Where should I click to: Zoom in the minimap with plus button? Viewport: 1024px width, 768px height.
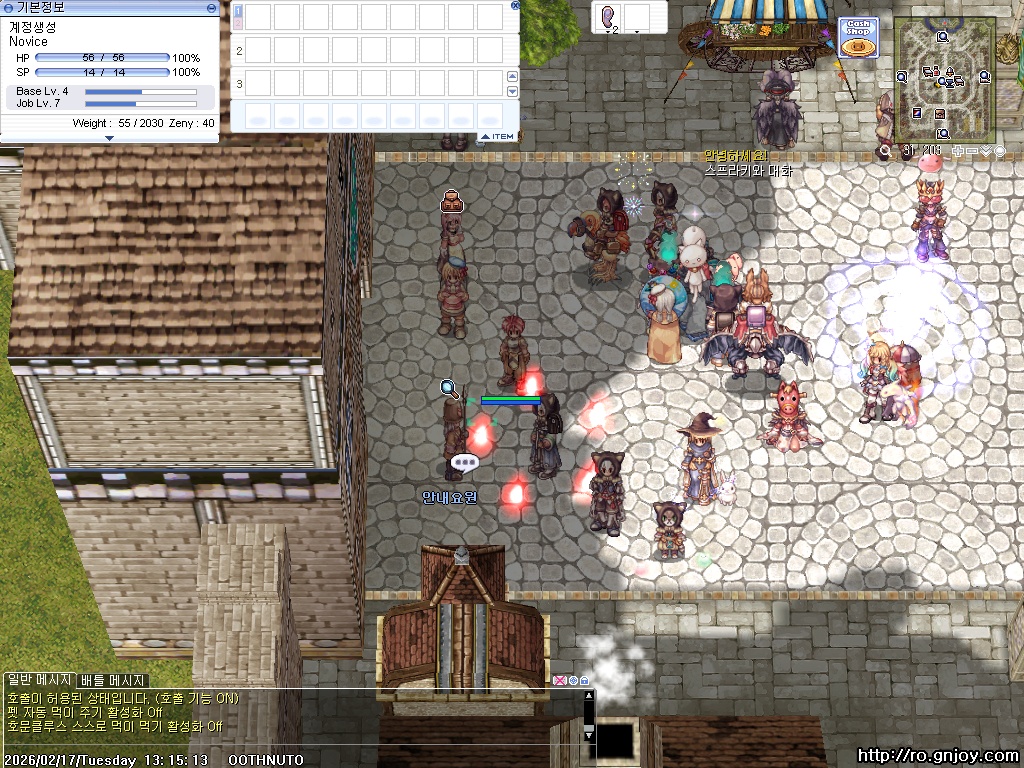tap(959, 151)
